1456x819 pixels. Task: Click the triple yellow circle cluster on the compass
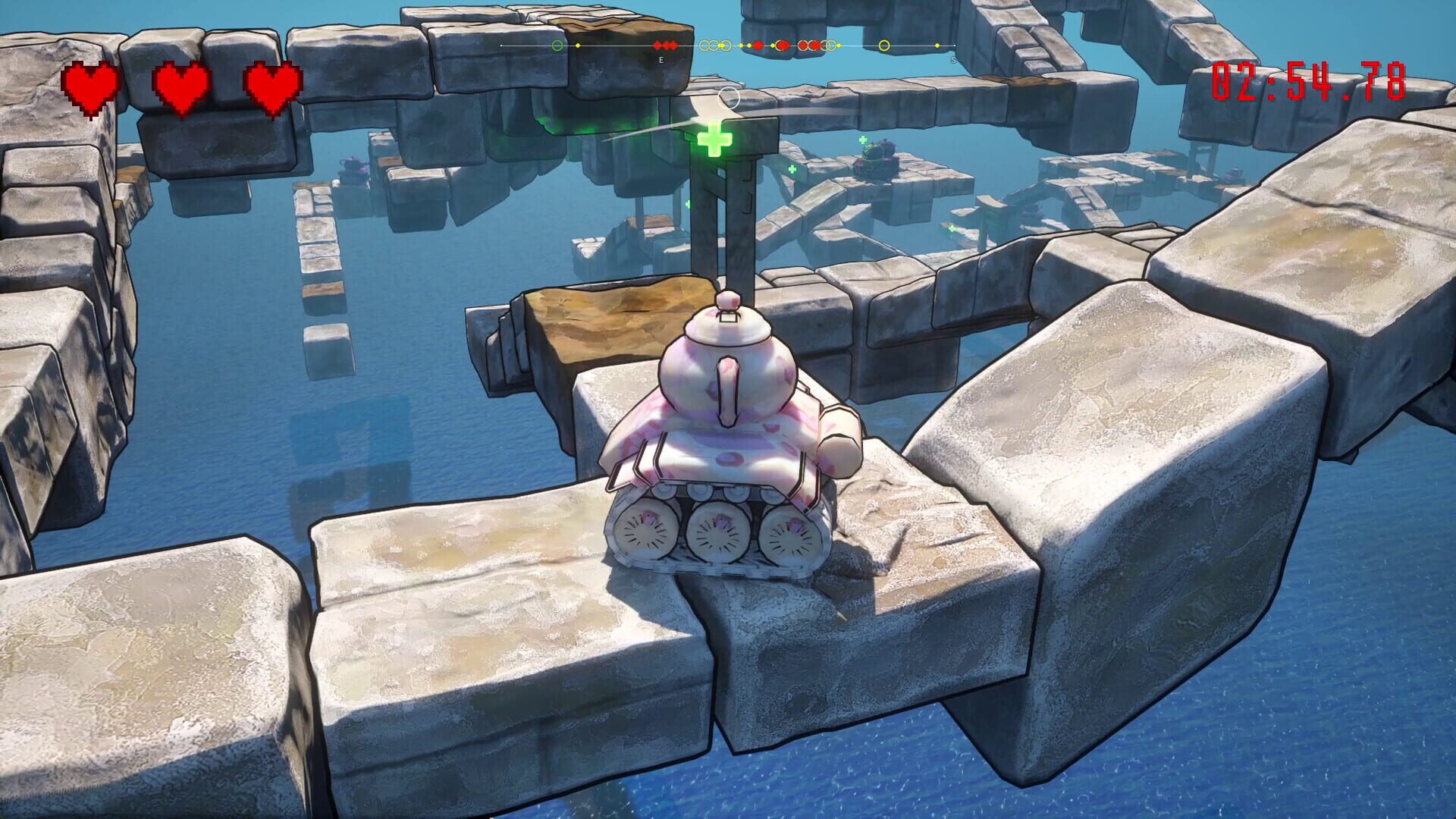715,45
